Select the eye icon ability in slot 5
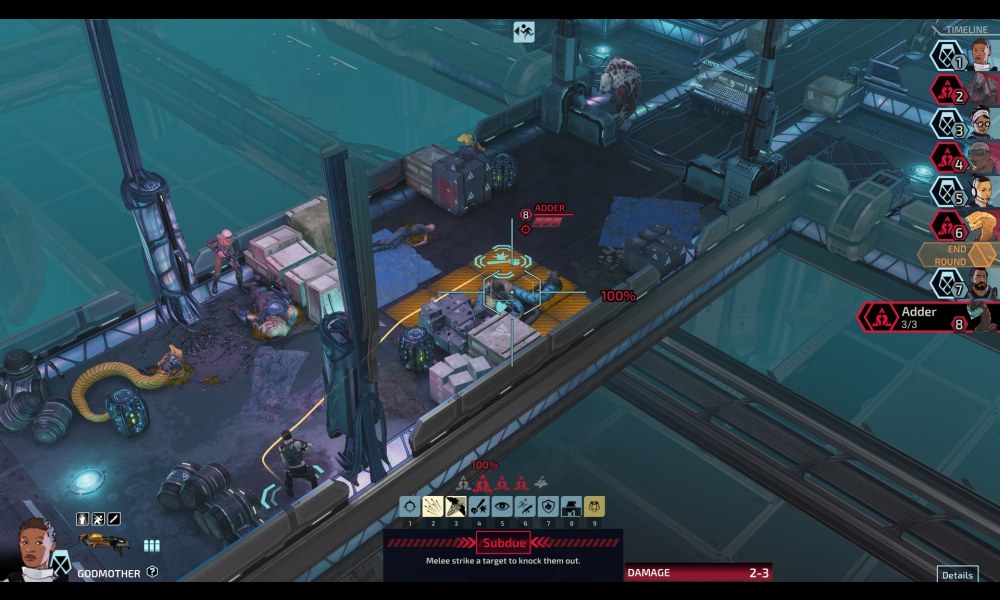Screen dimensions: 1000x600 [502, 507]
